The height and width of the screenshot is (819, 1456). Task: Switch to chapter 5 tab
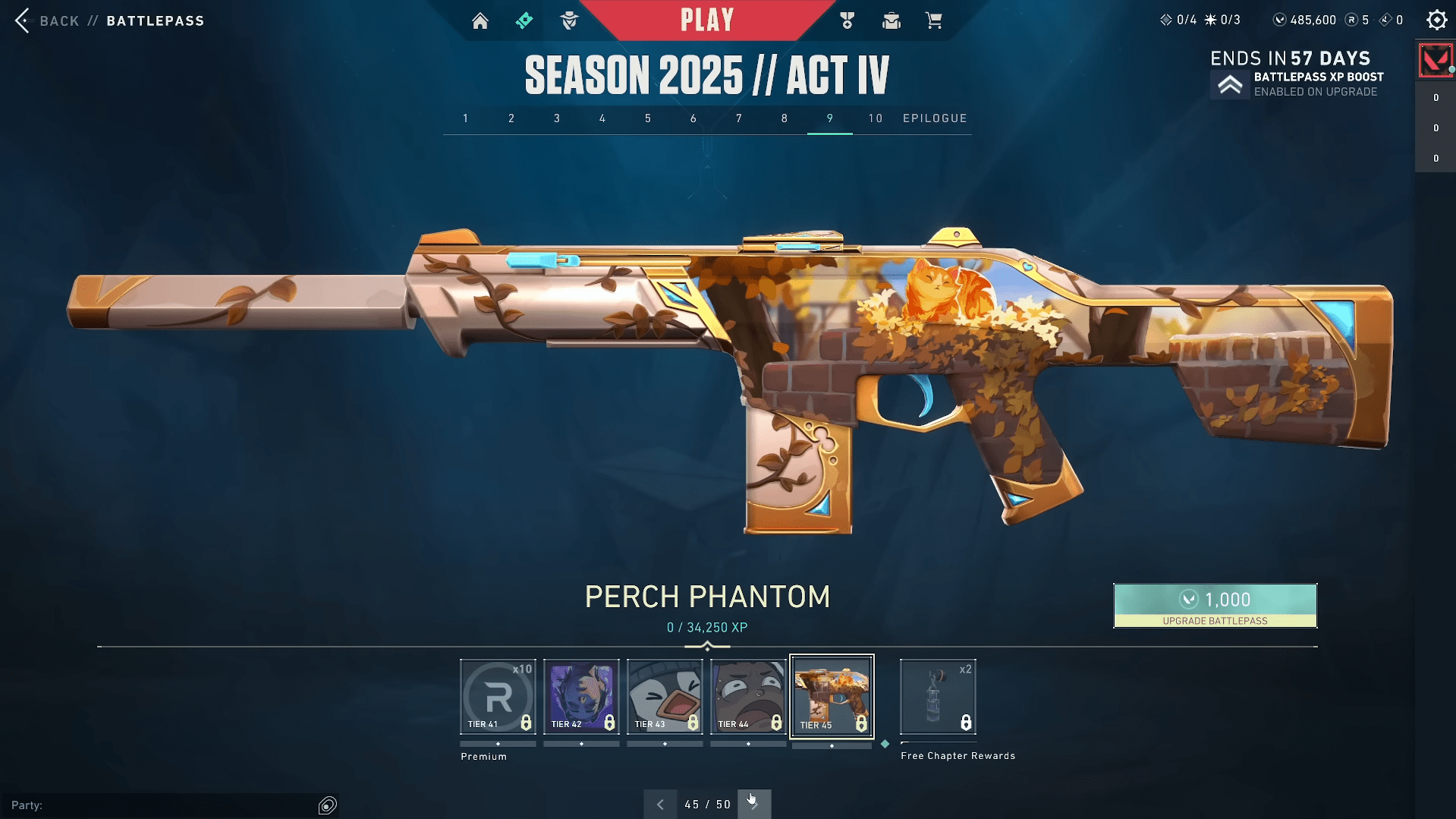(x=648, y=118)
